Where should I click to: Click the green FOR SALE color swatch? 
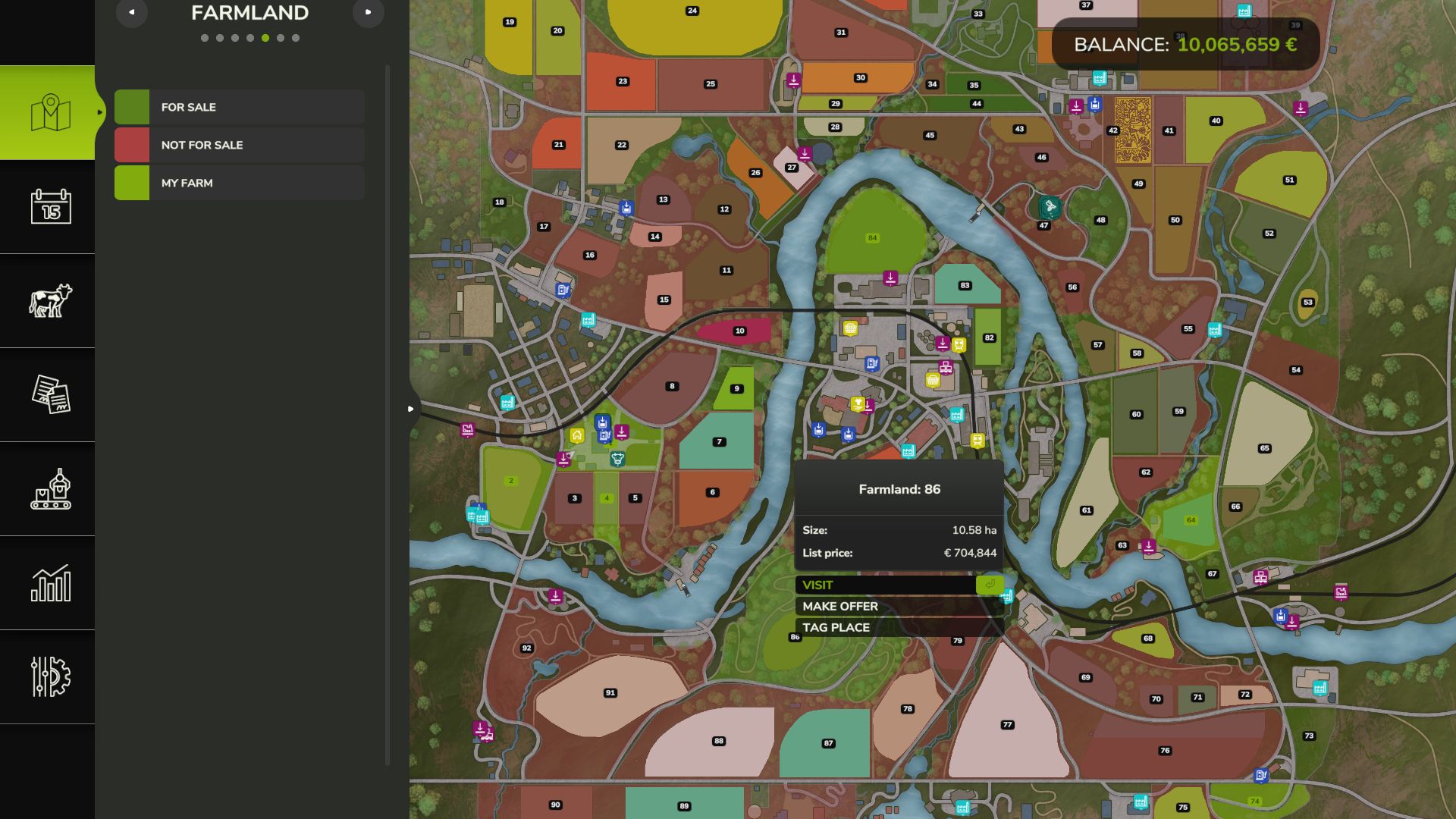point(132,107)
